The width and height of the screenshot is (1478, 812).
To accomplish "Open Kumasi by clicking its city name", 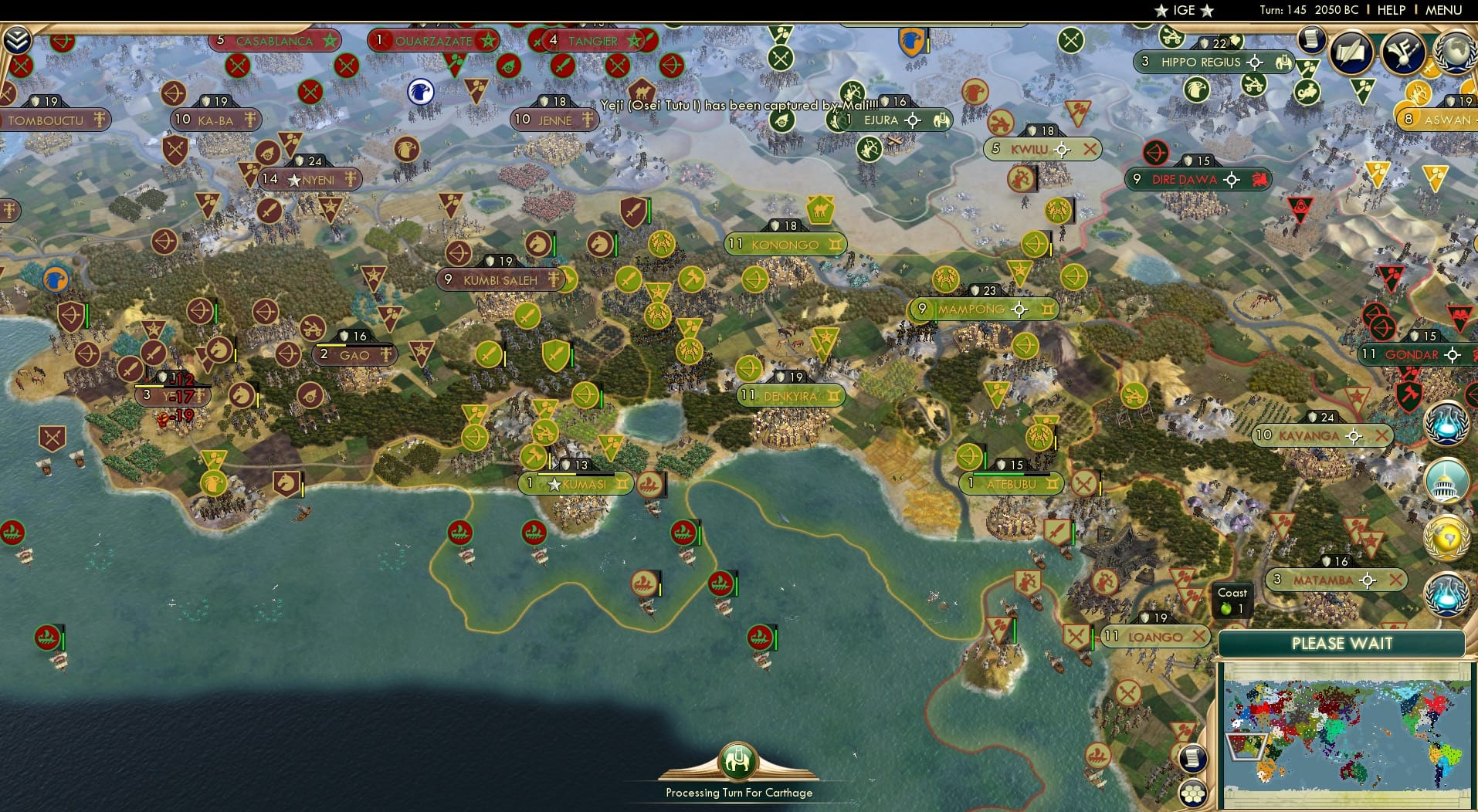I will [x=583, y=484].
